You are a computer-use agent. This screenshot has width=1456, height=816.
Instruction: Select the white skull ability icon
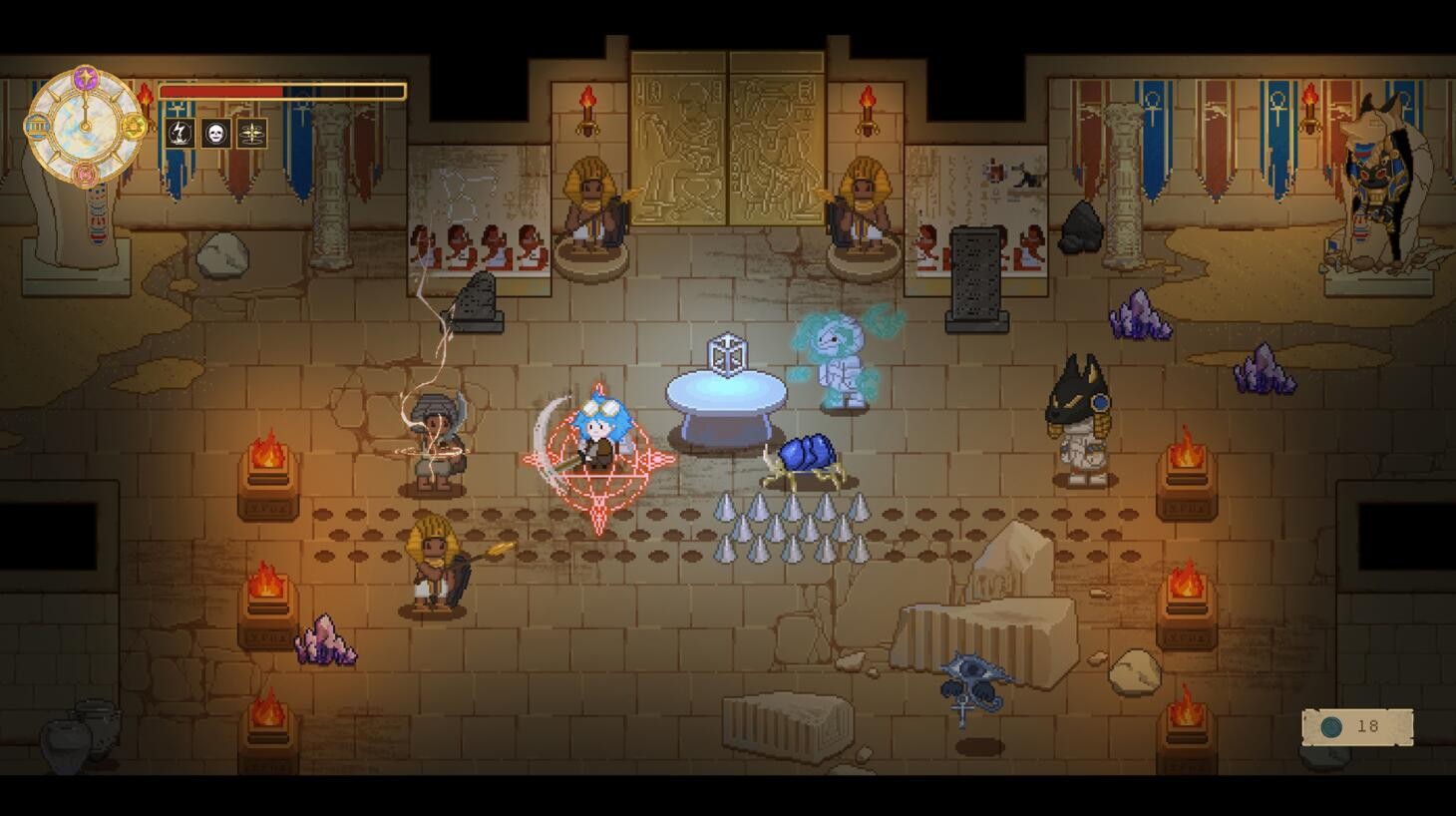(x=215, y=133)
